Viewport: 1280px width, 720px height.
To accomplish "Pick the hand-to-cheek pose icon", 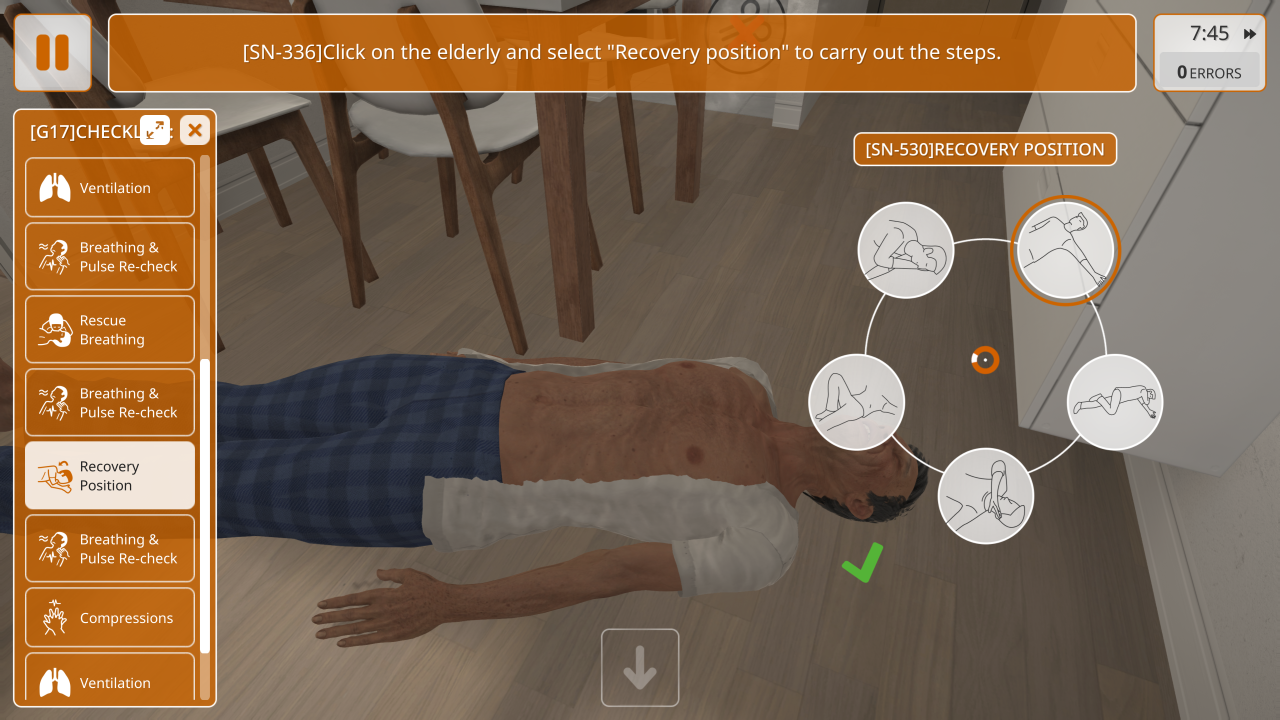I will pyautogui.click(x=986, y=496).
